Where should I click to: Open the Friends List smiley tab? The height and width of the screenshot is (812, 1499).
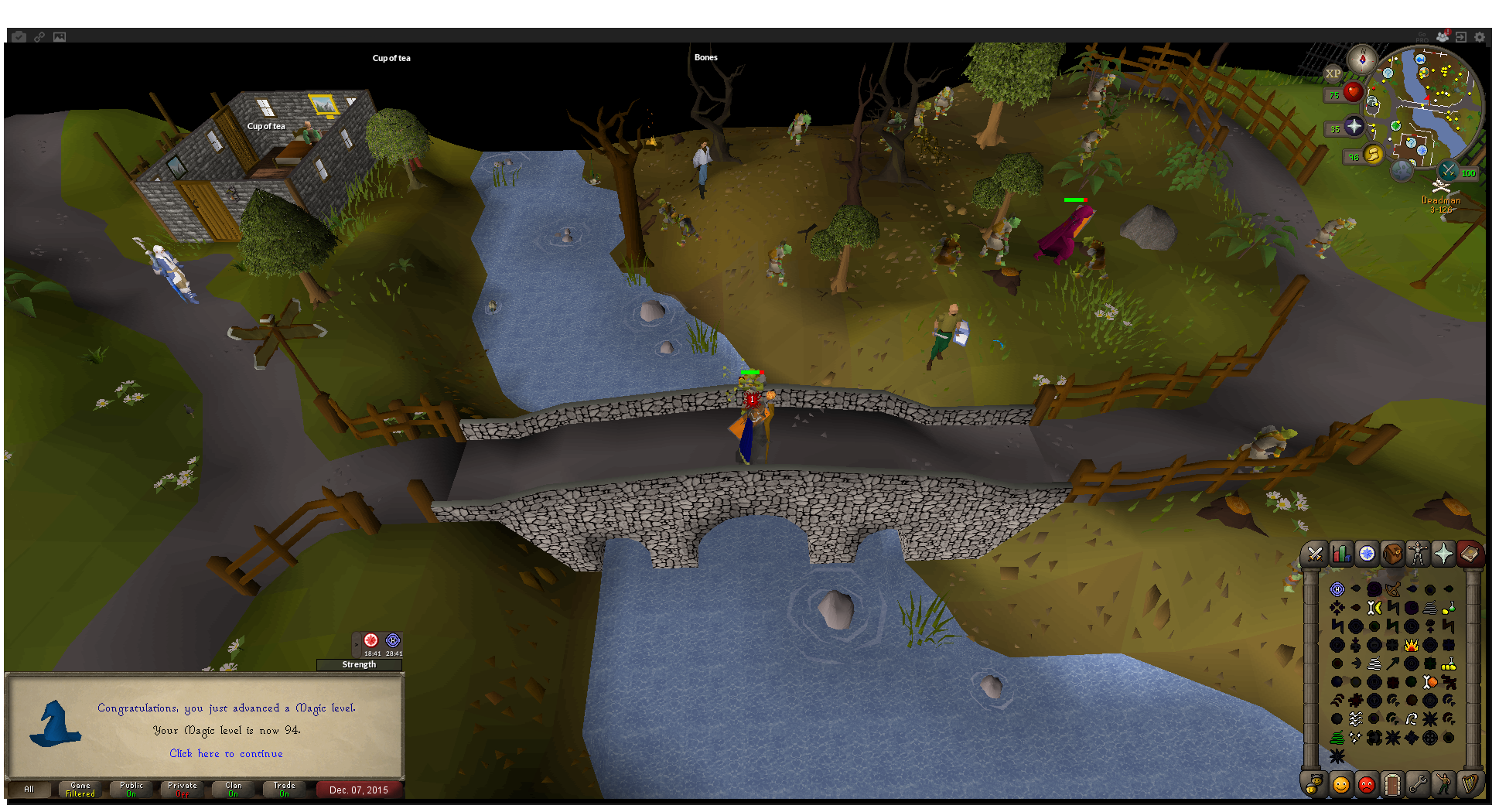pyautogui.click(x=1341, y=784)
